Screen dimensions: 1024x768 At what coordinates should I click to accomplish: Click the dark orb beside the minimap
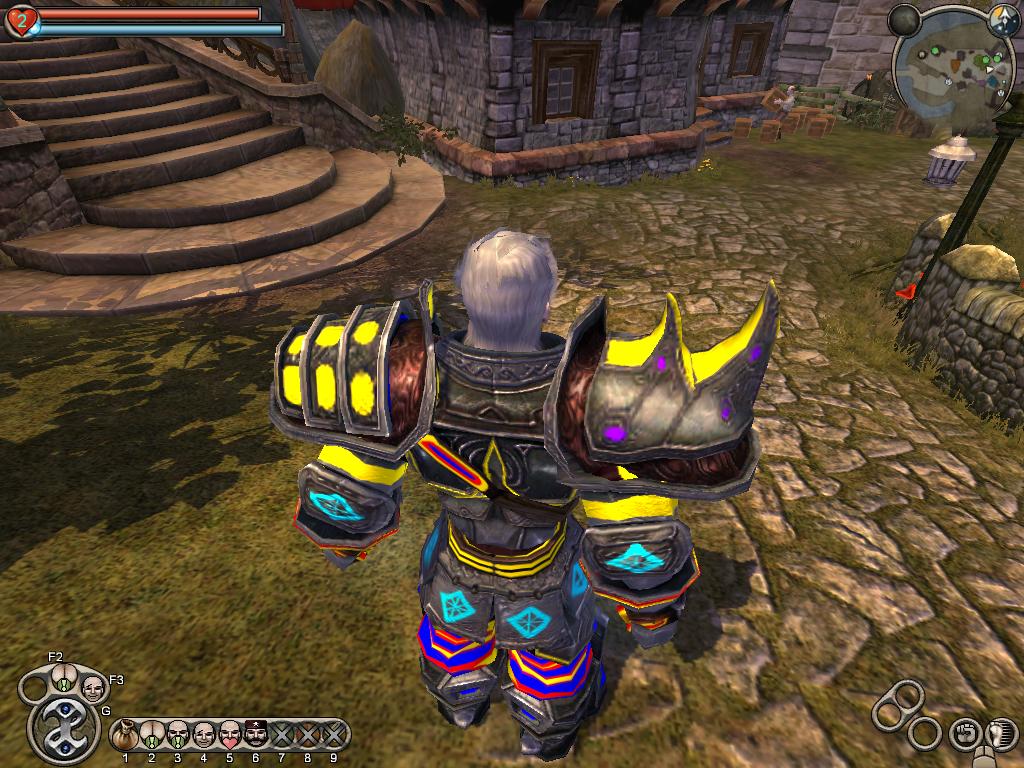tap(904, 19)
